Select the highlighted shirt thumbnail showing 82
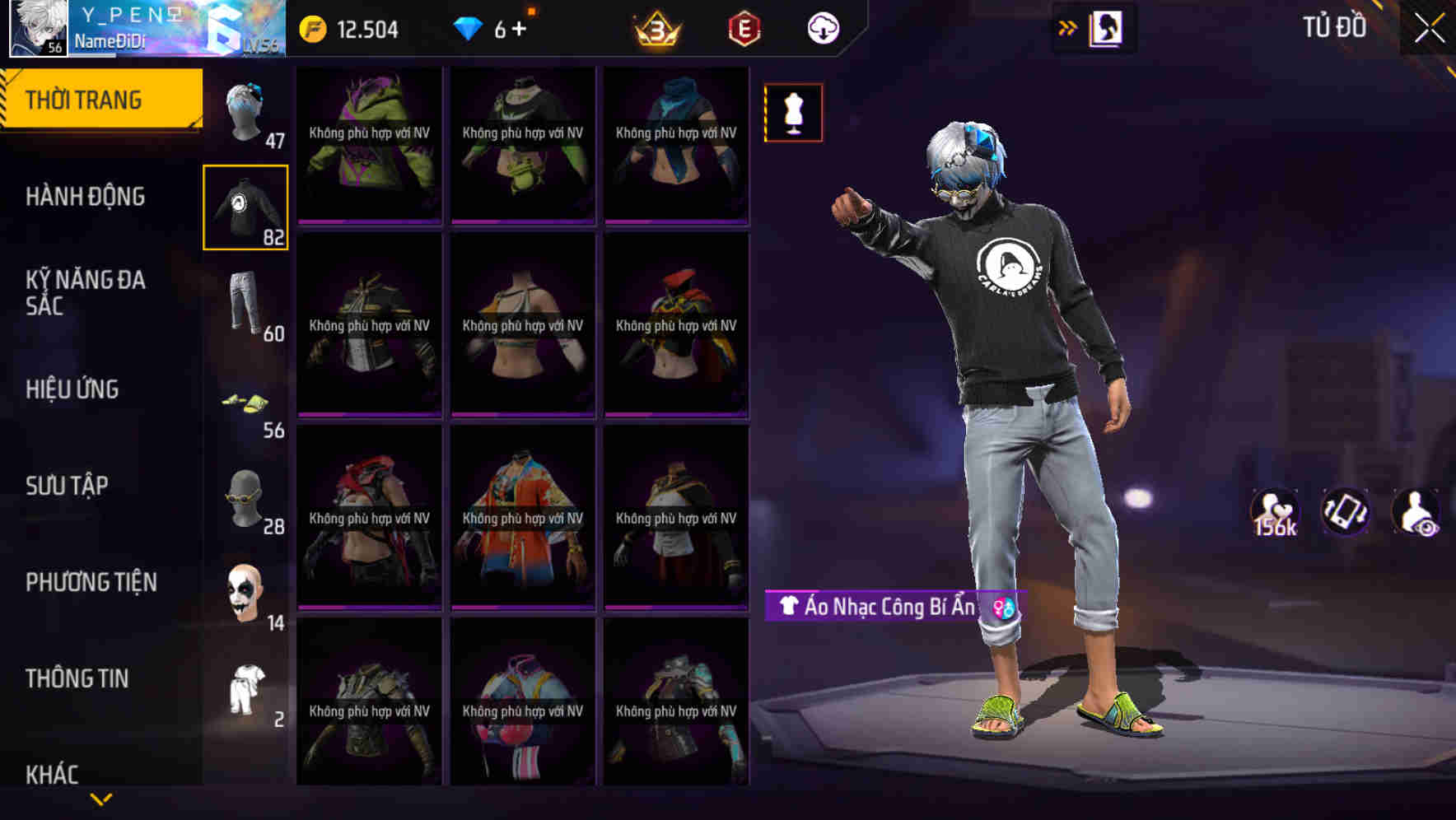 tap(247, 208)
